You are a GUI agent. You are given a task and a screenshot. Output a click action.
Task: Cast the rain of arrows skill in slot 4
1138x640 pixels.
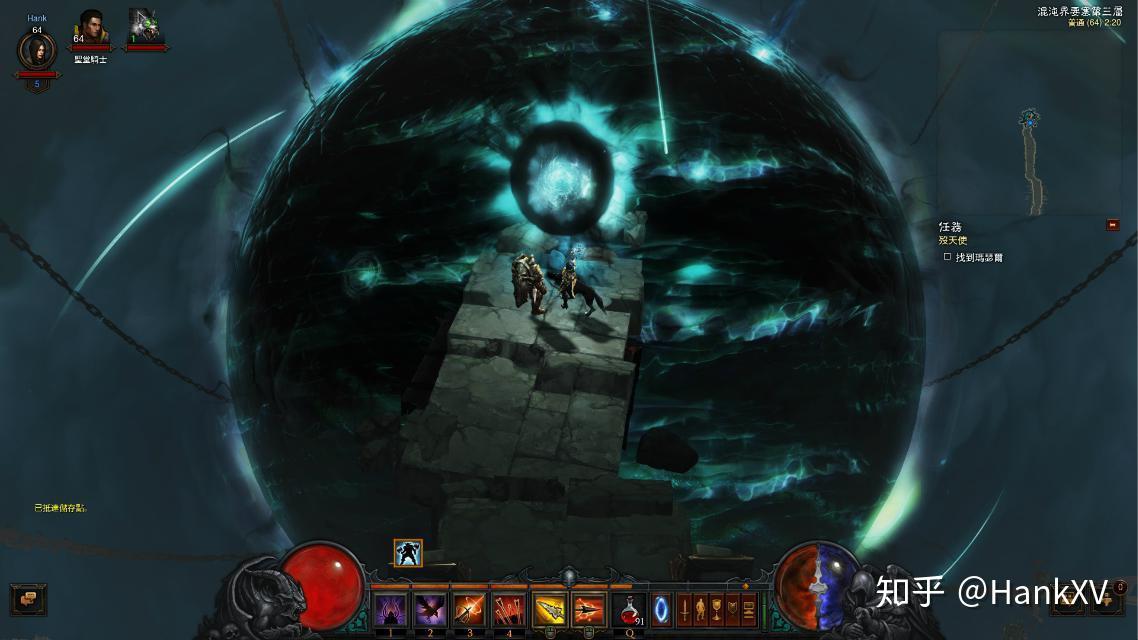(x=509, y=609)
